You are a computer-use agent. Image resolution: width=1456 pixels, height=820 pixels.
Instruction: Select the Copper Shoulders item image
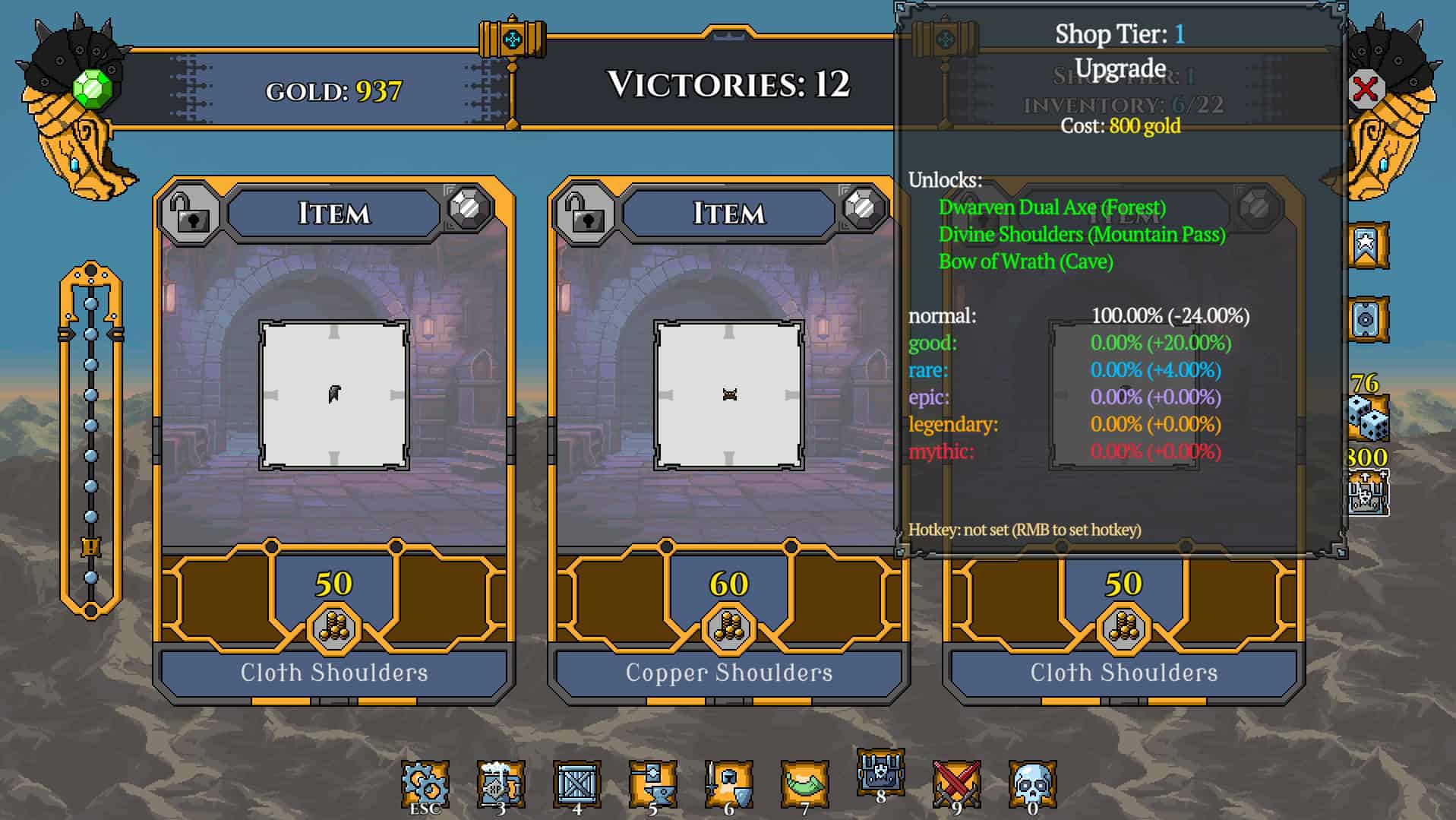click(728, 394)
